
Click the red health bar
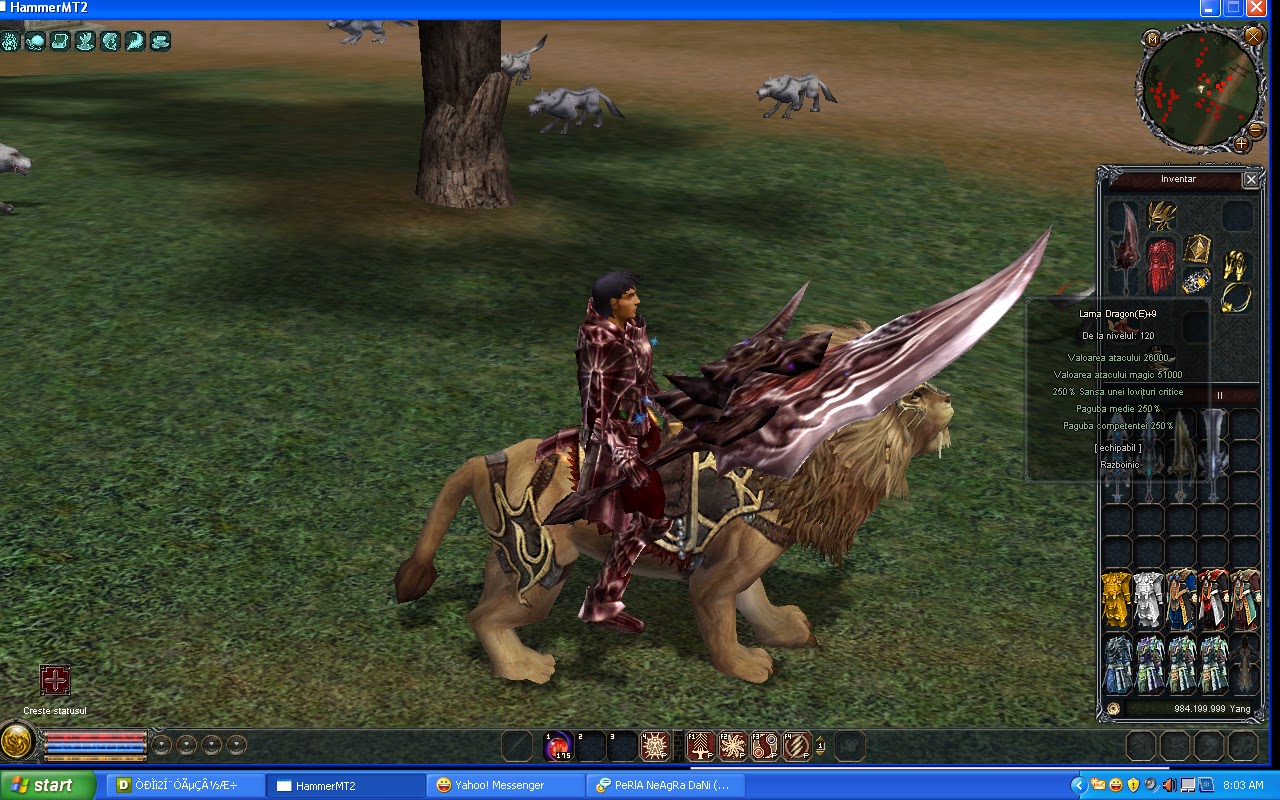(94, 736)
